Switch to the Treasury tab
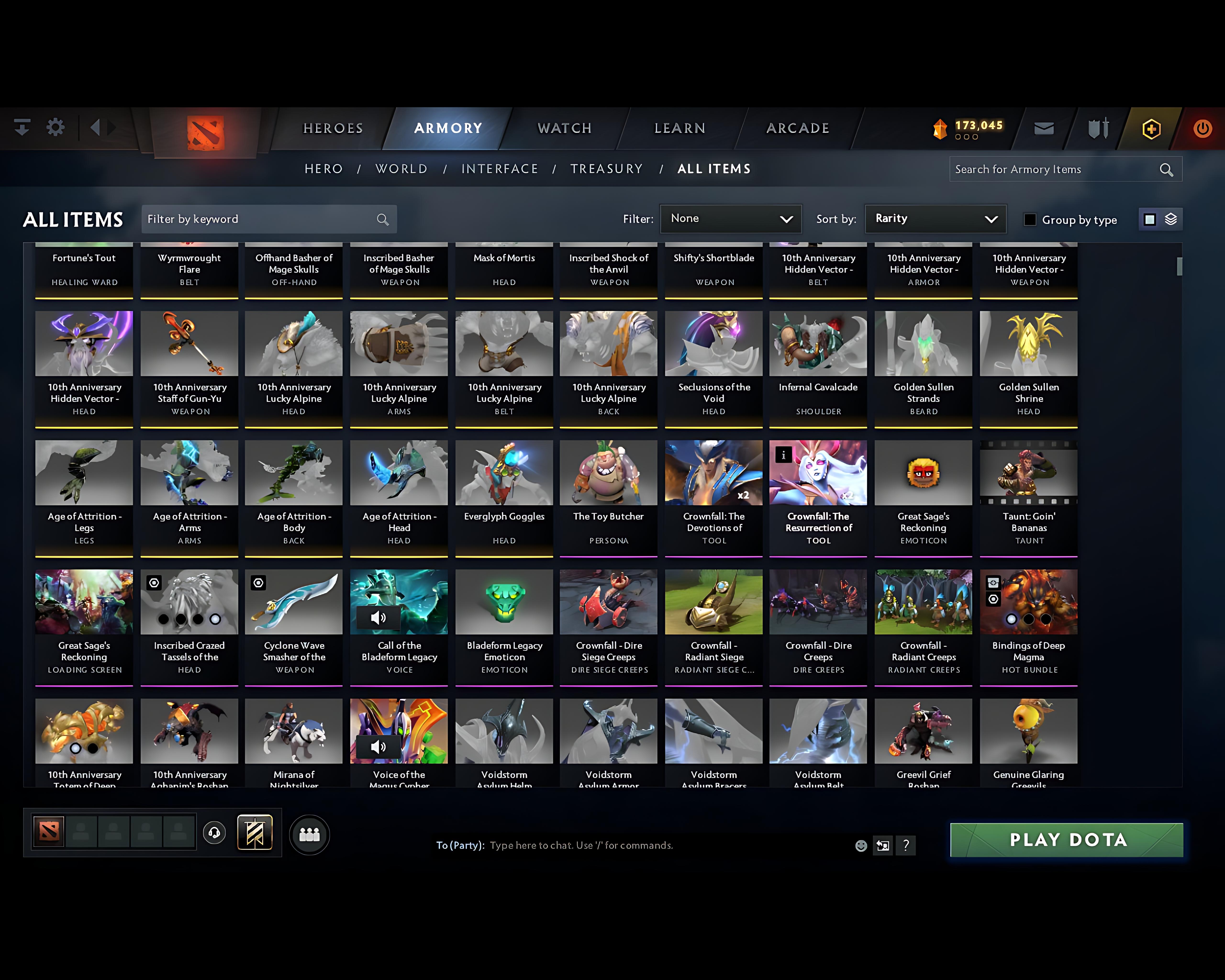Screen dimensions: 1225x980 [x=607, y=169]
